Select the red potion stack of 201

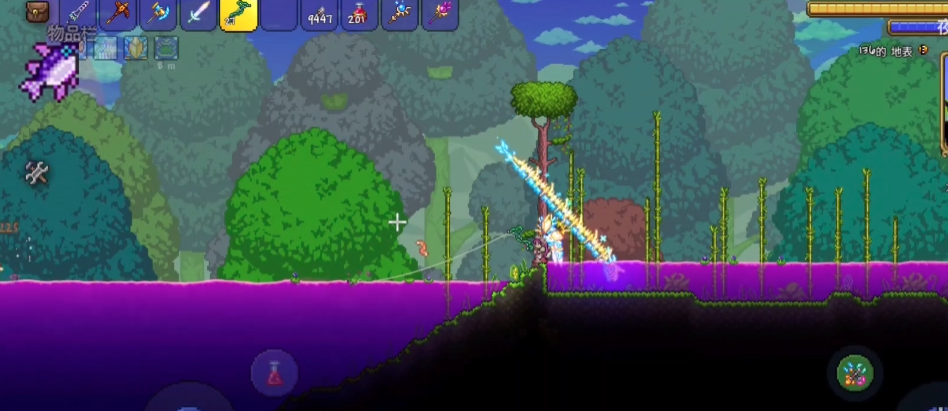point(360,13)
